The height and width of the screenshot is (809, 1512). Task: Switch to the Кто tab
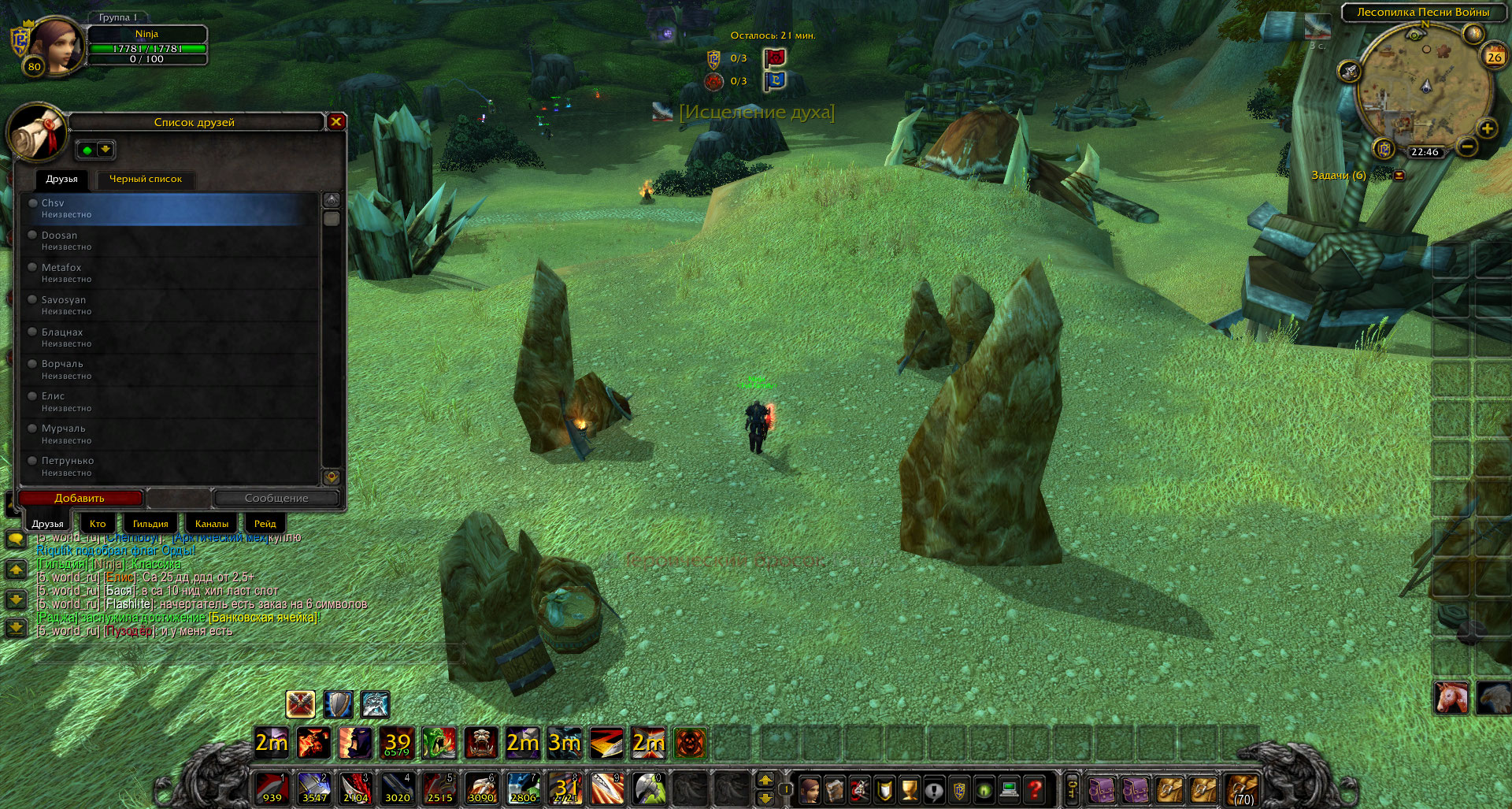pyautogui.click(x=98, y=524)
